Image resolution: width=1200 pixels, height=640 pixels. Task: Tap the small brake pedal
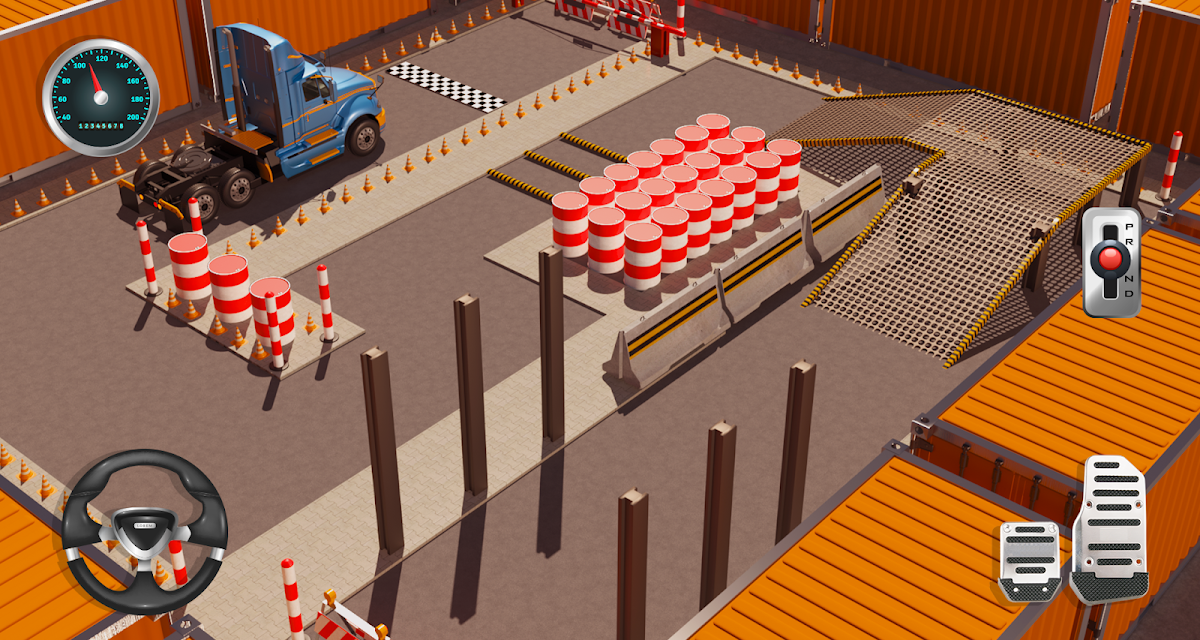[1029, 562]
